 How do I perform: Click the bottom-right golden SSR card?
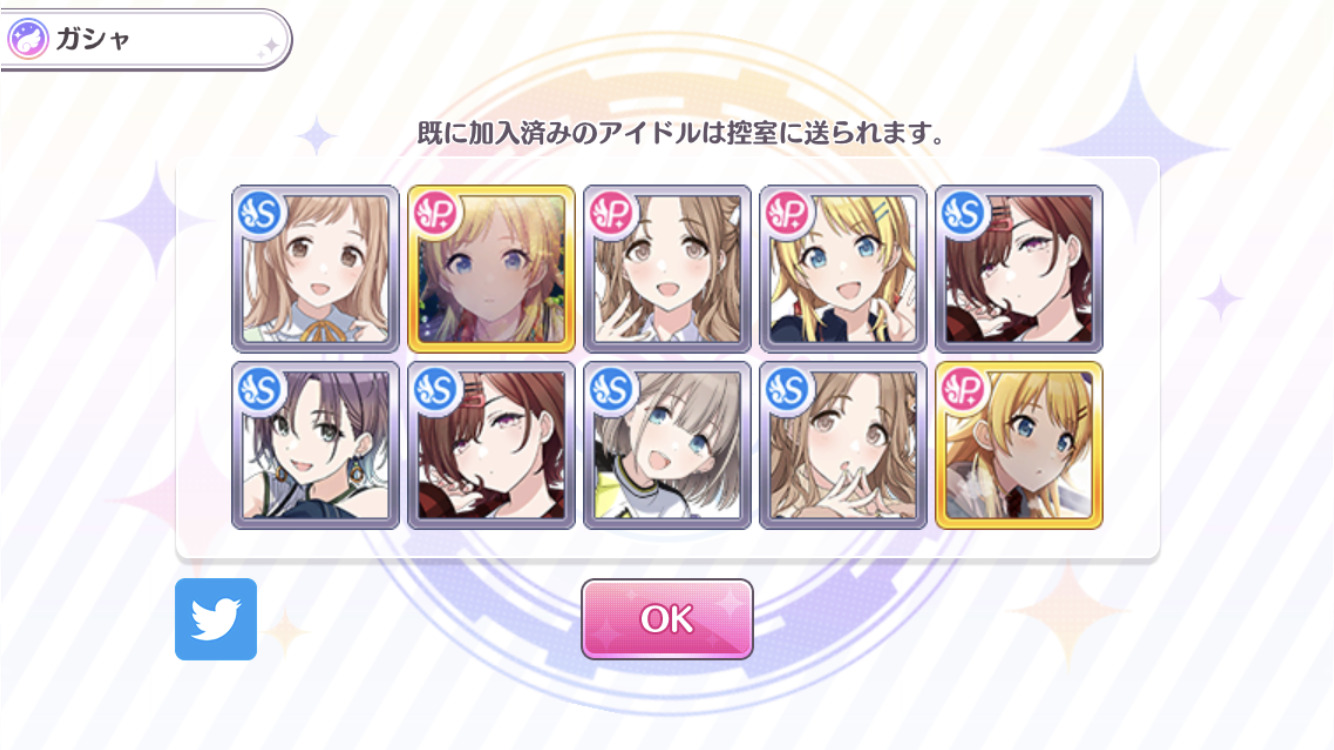point(1016,445)
